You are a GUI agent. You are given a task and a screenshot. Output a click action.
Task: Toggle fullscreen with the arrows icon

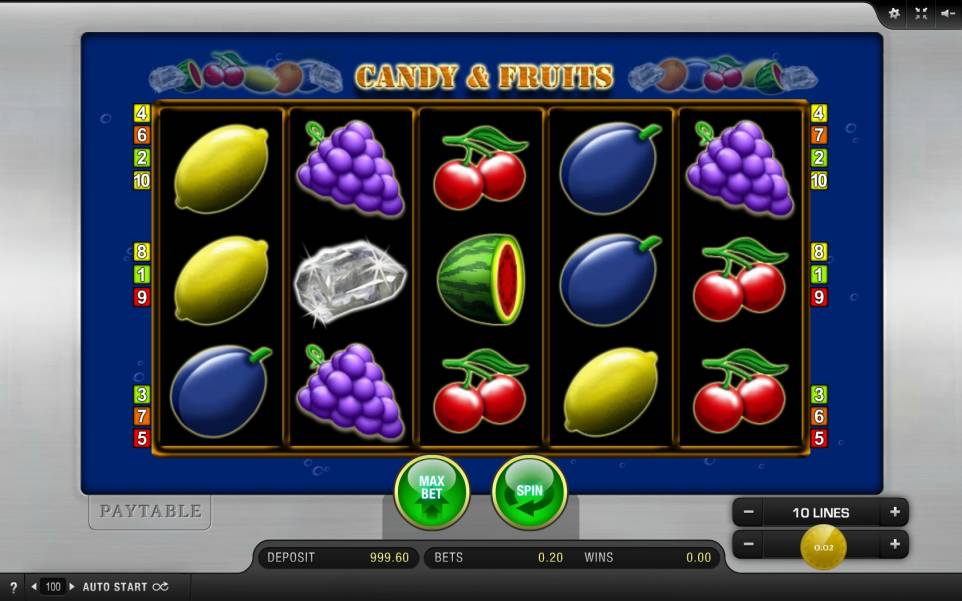click(921, 13)
